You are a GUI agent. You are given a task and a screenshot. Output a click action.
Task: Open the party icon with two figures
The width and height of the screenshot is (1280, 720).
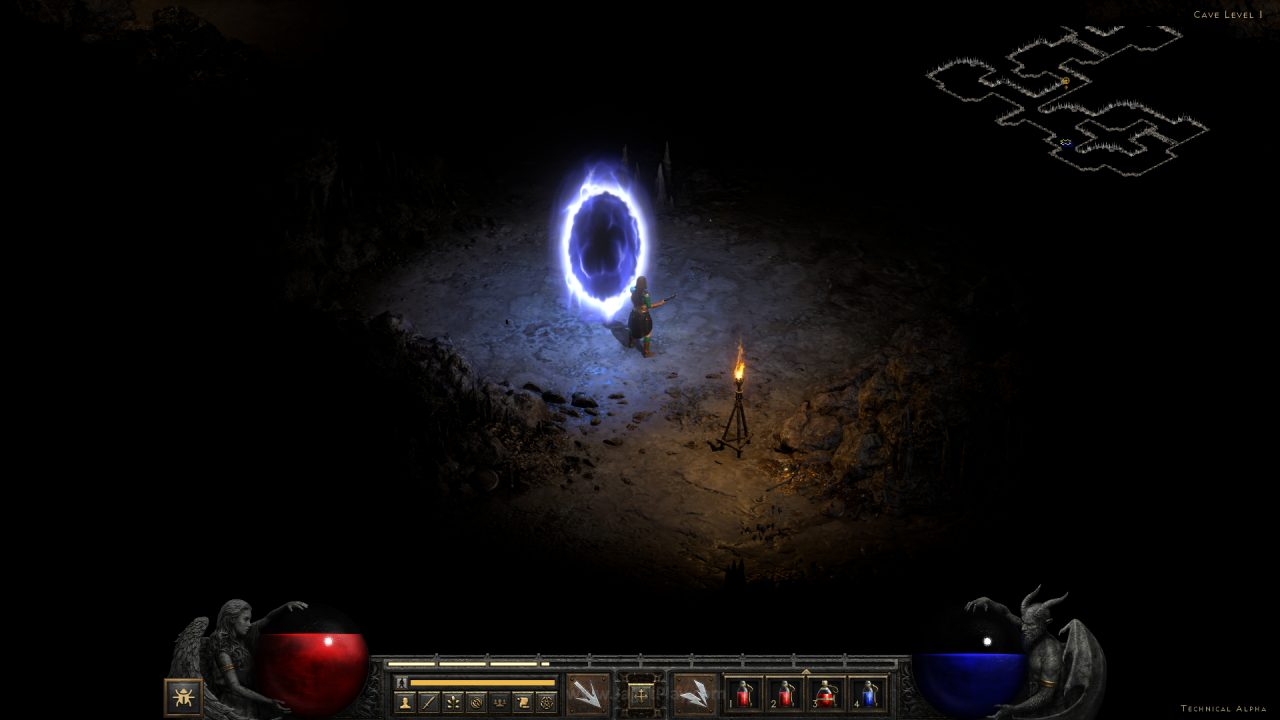click(x=499, y=702)
